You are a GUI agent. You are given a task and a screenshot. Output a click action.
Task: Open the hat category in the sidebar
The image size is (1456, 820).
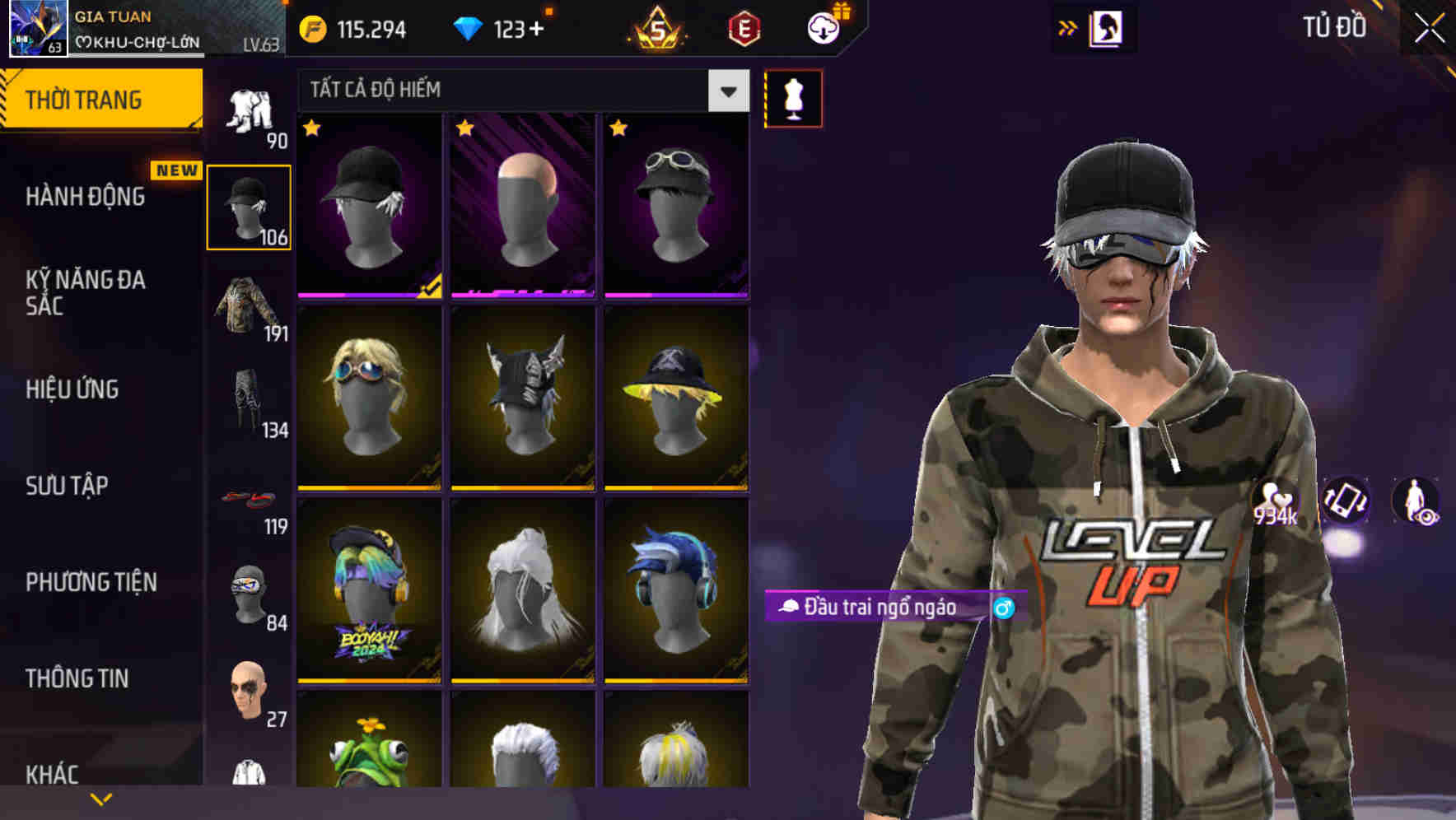(x=250, y=204)
